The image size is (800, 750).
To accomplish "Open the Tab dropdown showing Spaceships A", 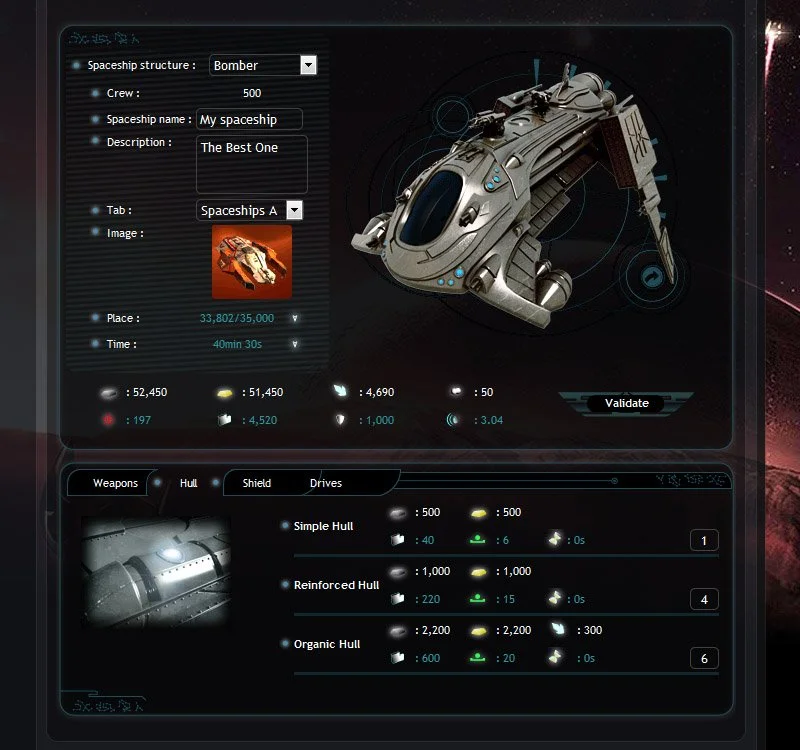I will coord(294,210).
